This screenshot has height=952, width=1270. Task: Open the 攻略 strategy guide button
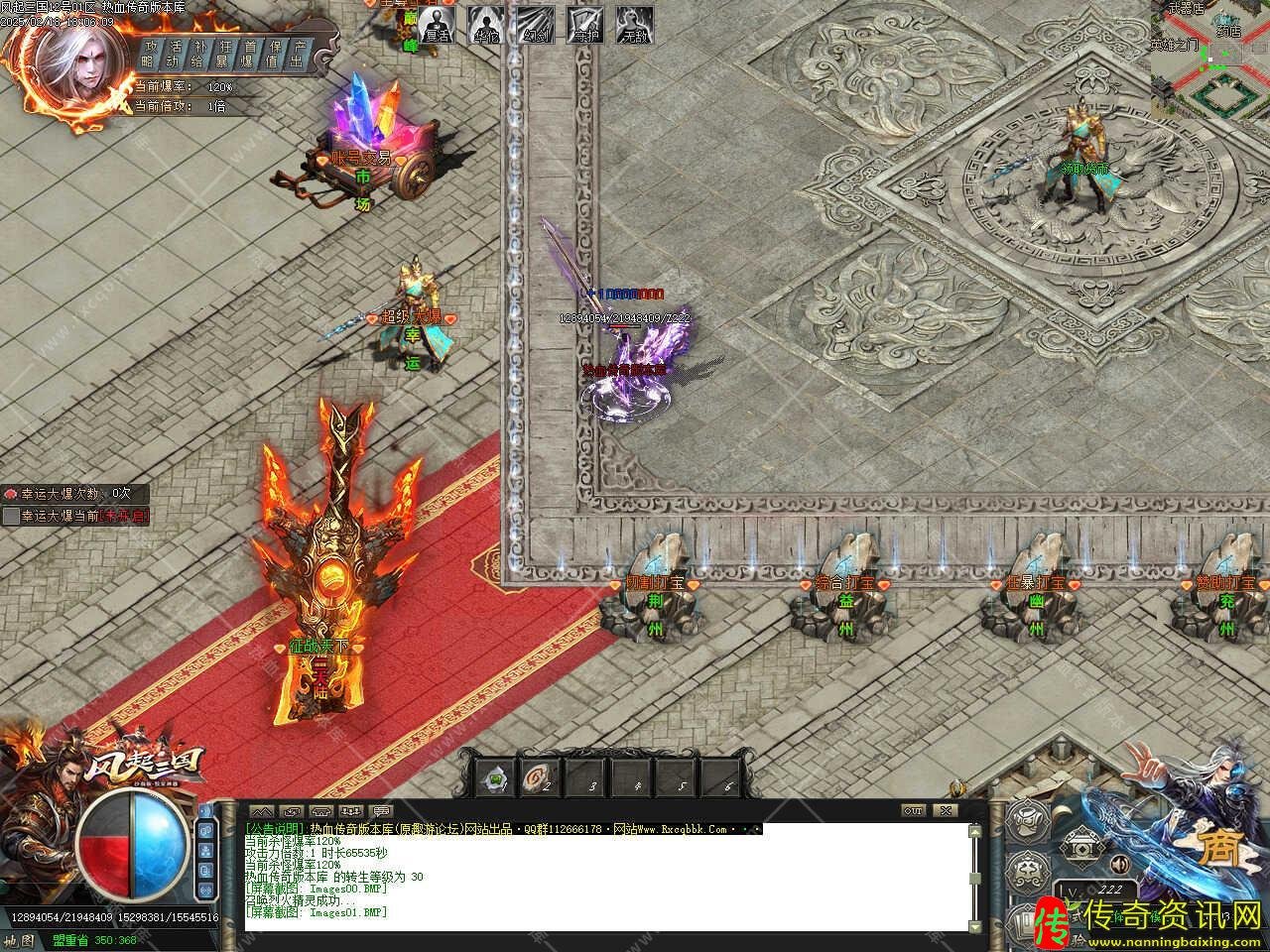coord(151,54)
